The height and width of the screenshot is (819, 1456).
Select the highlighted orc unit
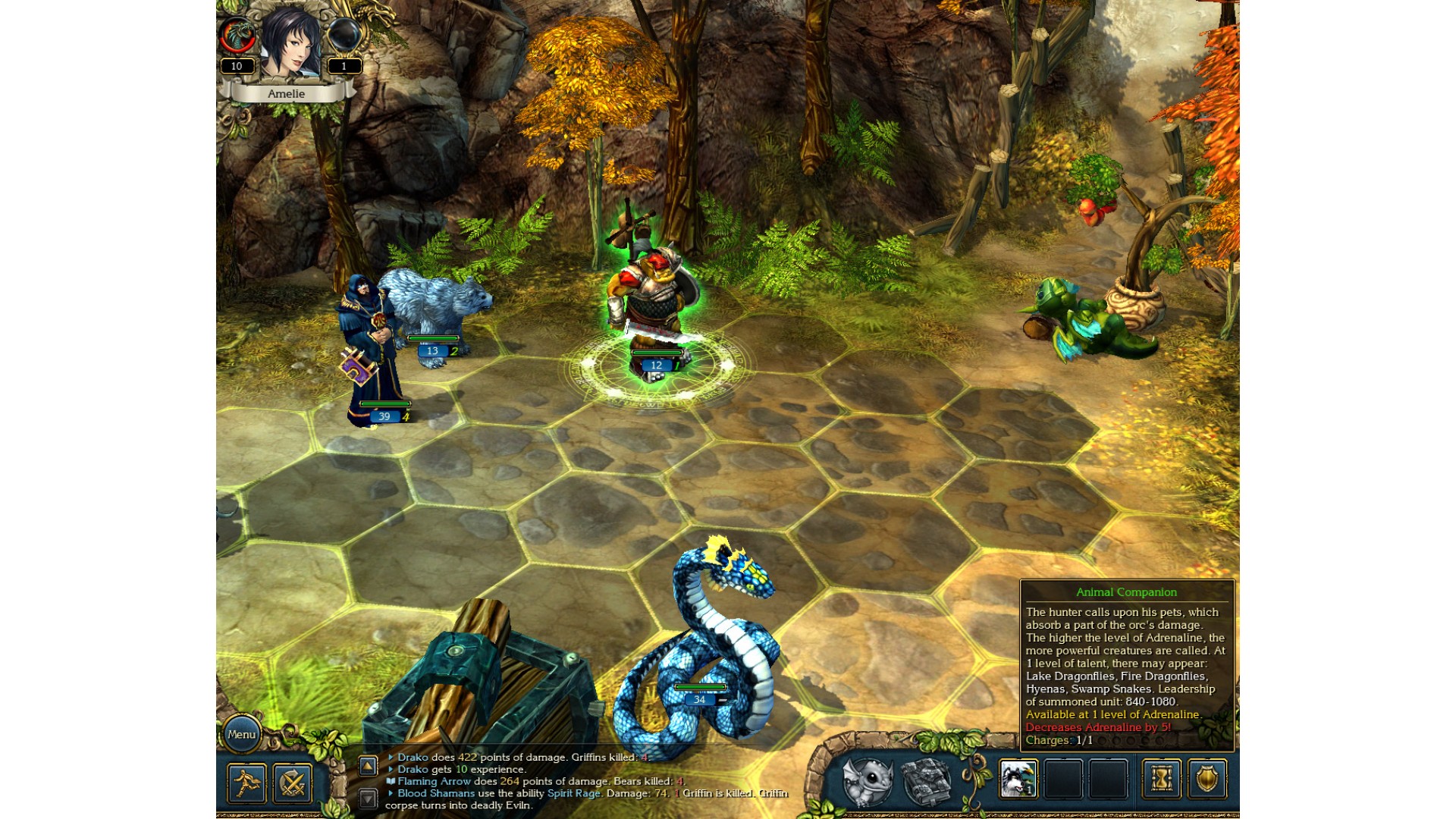(654, 303)
